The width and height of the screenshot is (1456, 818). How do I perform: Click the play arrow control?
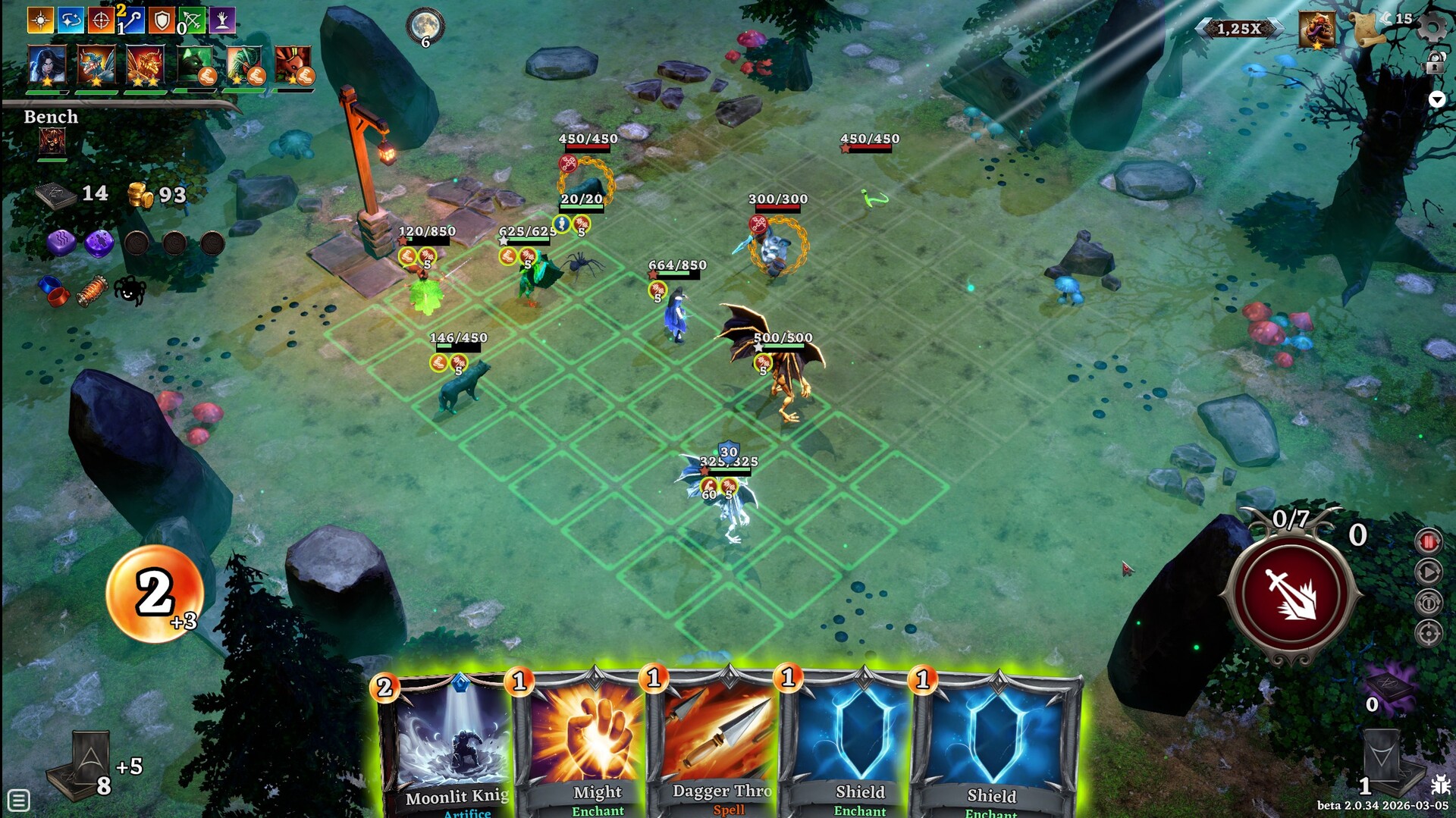click(1429, 572)
